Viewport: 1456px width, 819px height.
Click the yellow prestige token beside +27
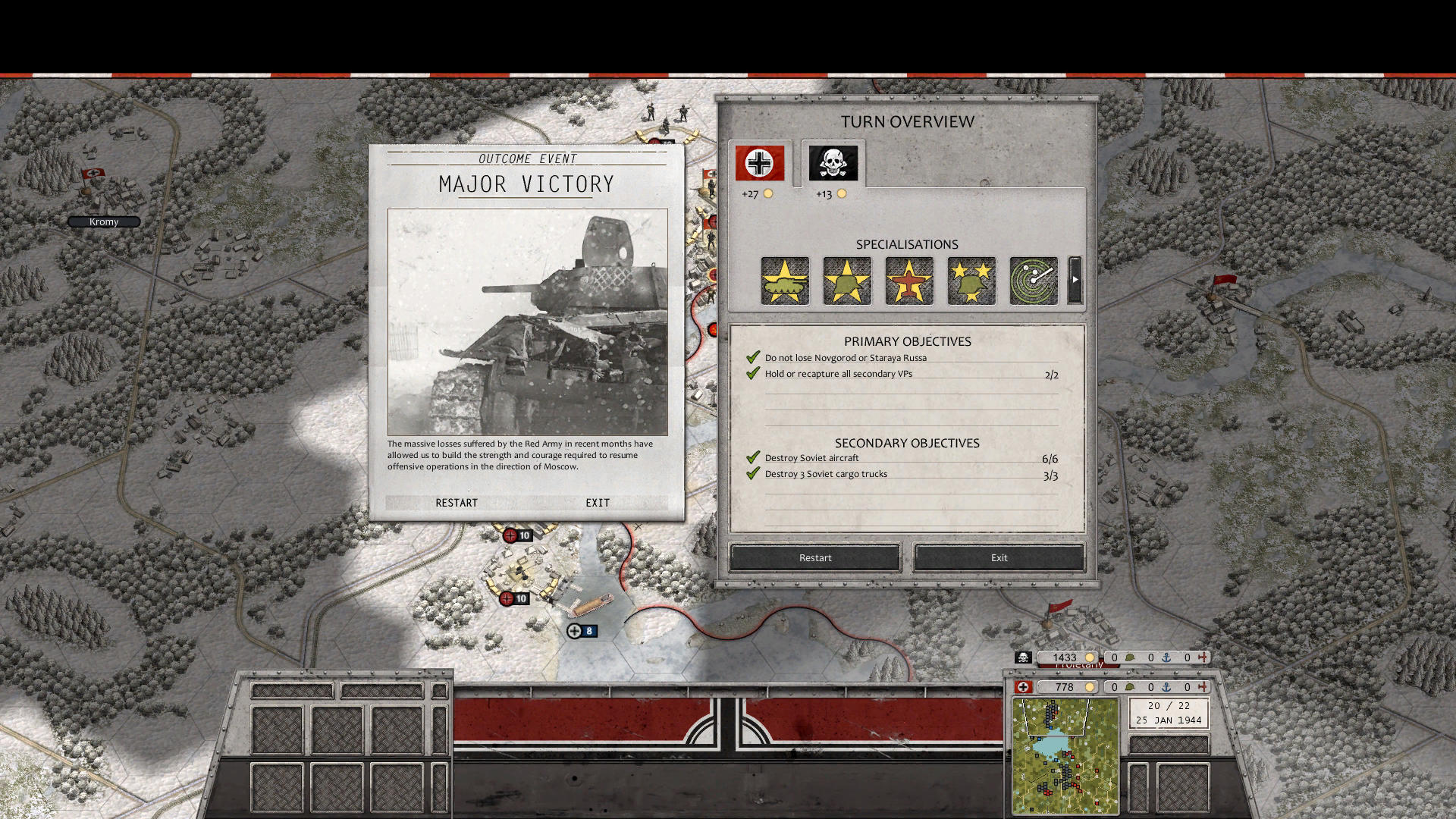(768, 194)
